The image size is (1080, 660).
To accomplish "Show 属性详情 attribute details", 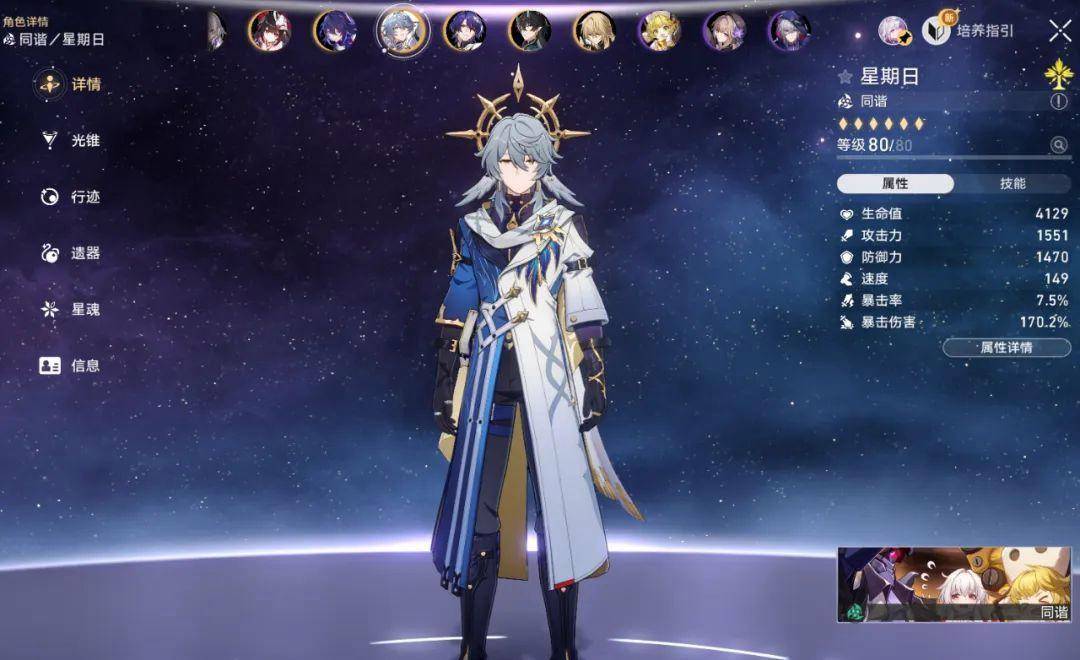I will pyautogui.click(x=1006, y=348).
